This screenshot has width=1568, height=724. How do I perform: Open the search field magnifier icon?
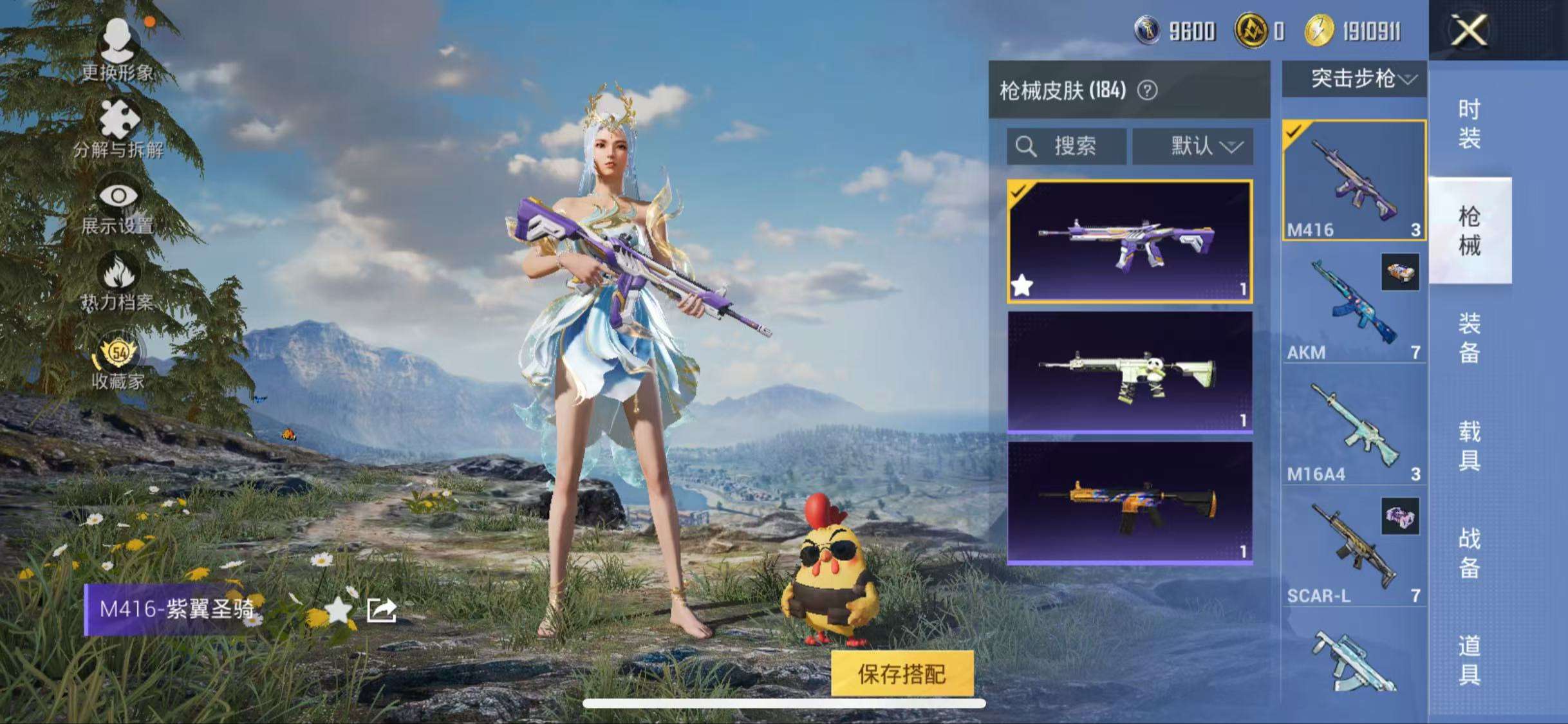1026,147
